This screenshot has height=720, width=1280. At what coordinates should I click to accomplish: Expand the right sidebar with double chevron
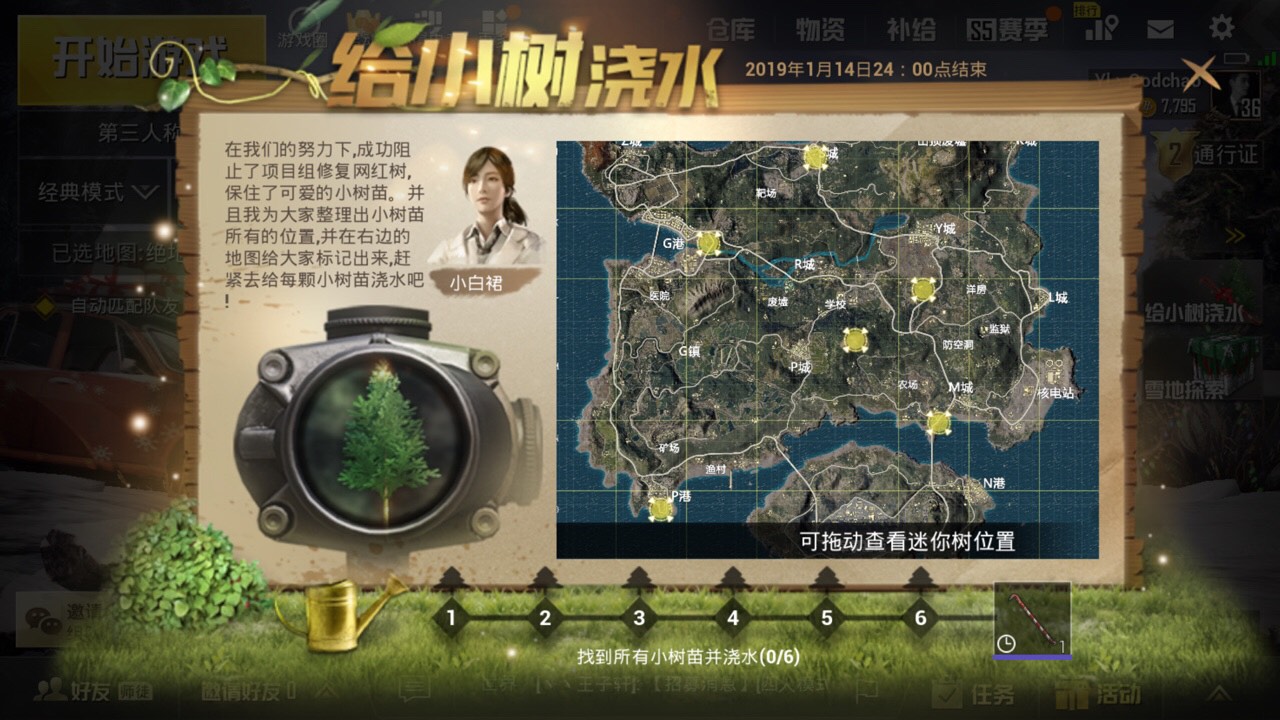1234,234
